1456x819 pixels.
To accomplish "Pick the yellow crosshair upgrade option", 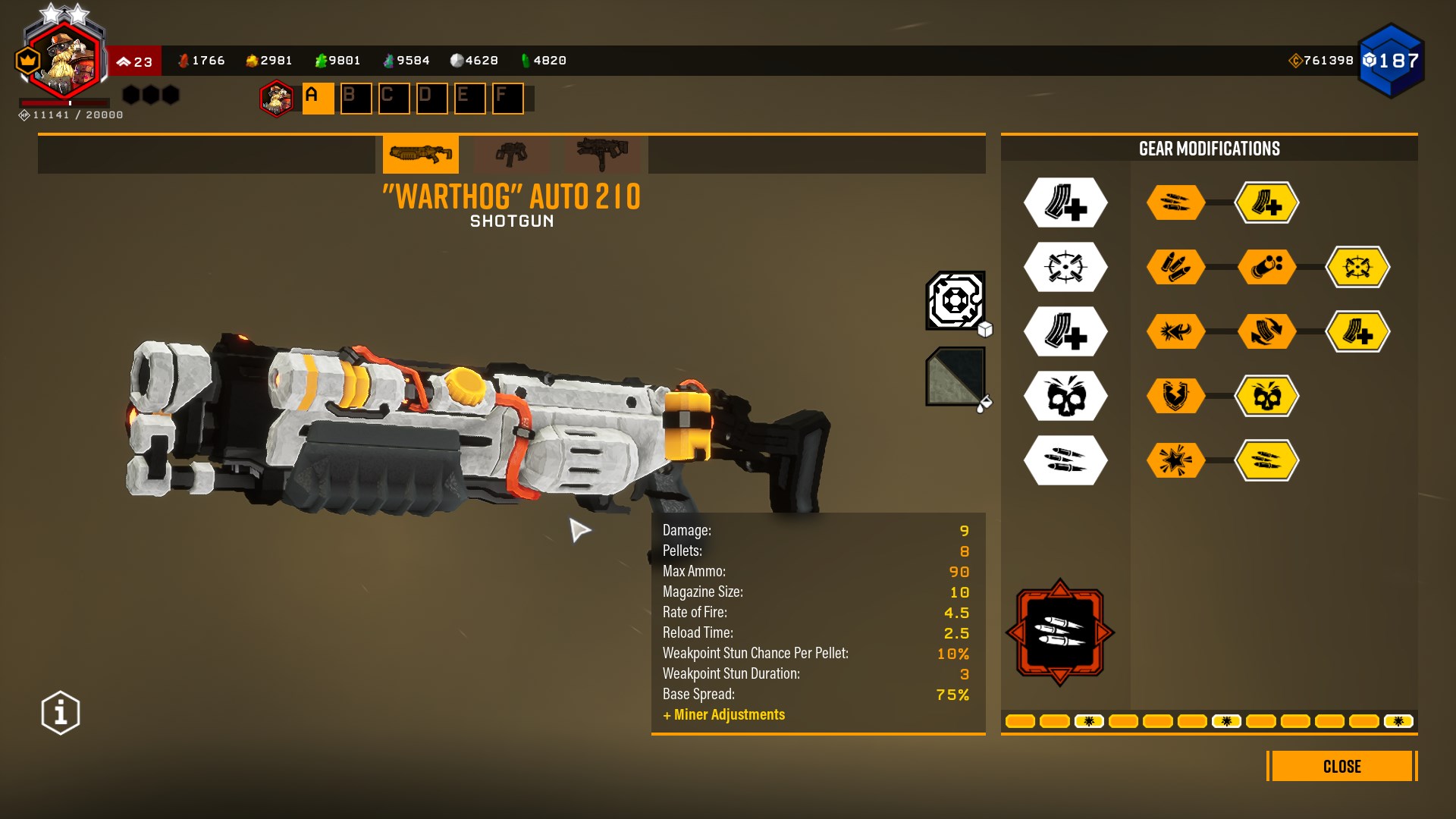I will [1357, 267].
